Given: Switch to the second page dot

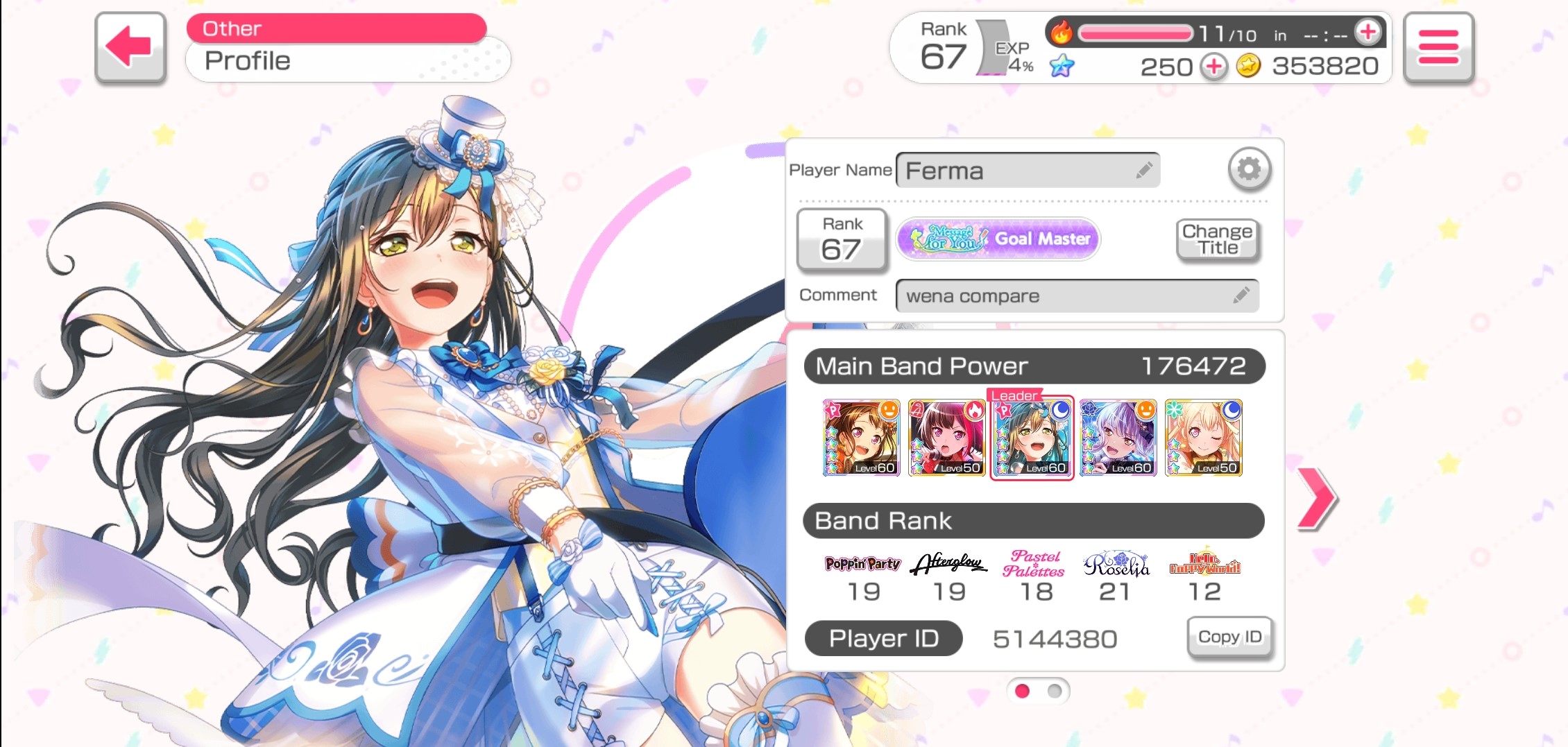Looking at the screenshot, I should (x=1055, y=691).
